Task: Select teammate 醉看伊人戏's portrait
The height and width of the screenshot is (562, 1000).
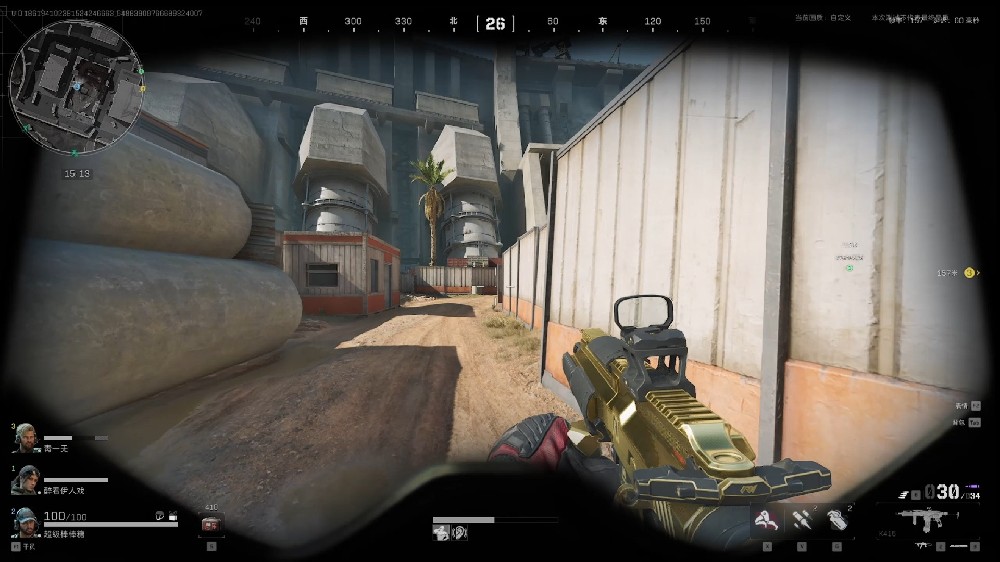Action: coord(26,479)
